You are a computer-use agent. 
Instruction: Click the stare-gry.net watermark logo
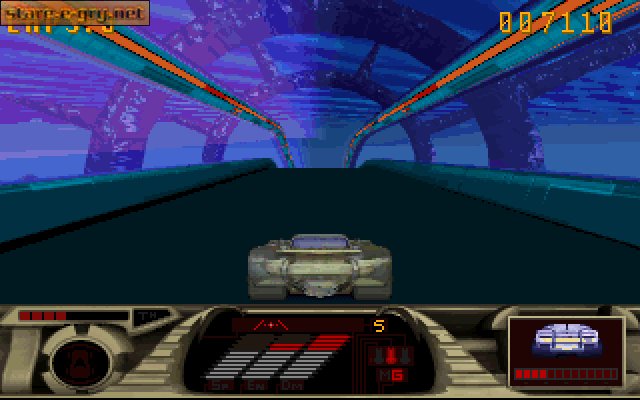(75, 13)
